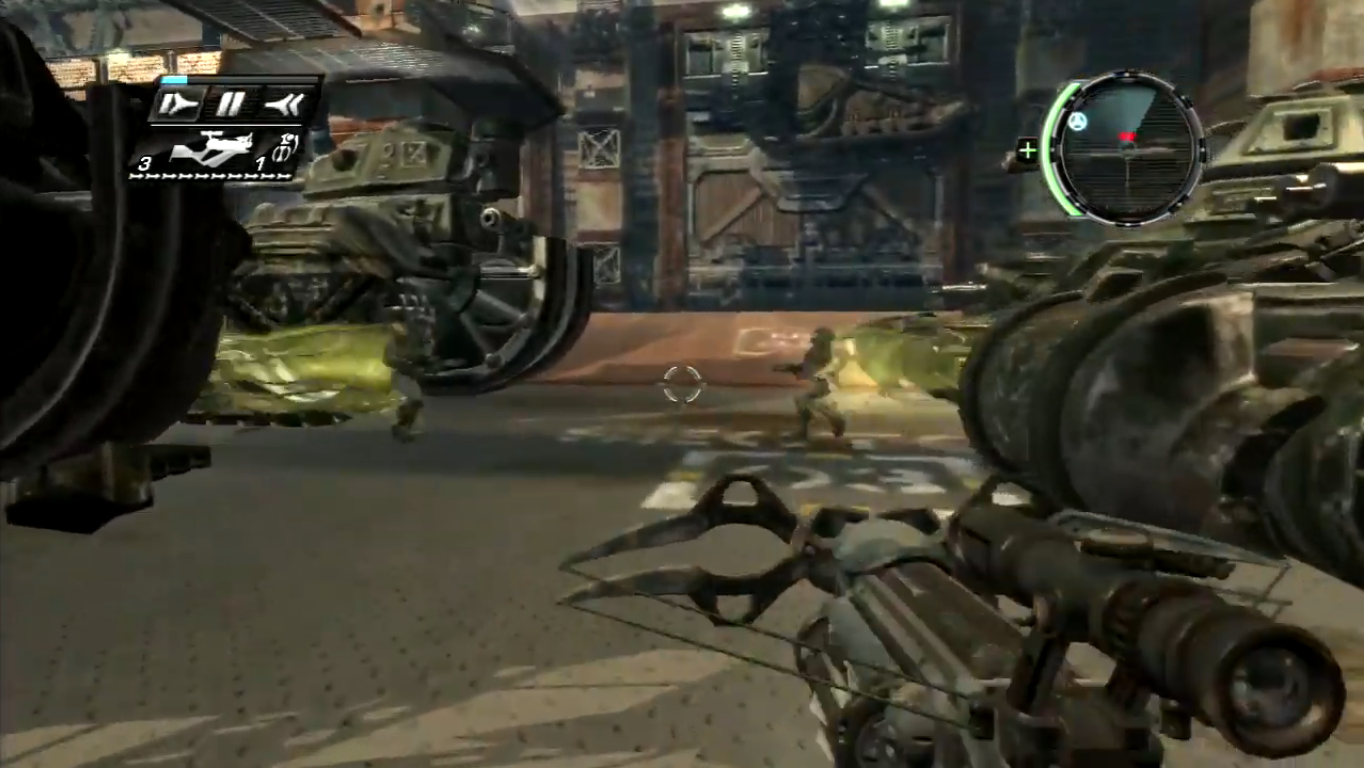Click the green health cross icon

click(1028, 150)
